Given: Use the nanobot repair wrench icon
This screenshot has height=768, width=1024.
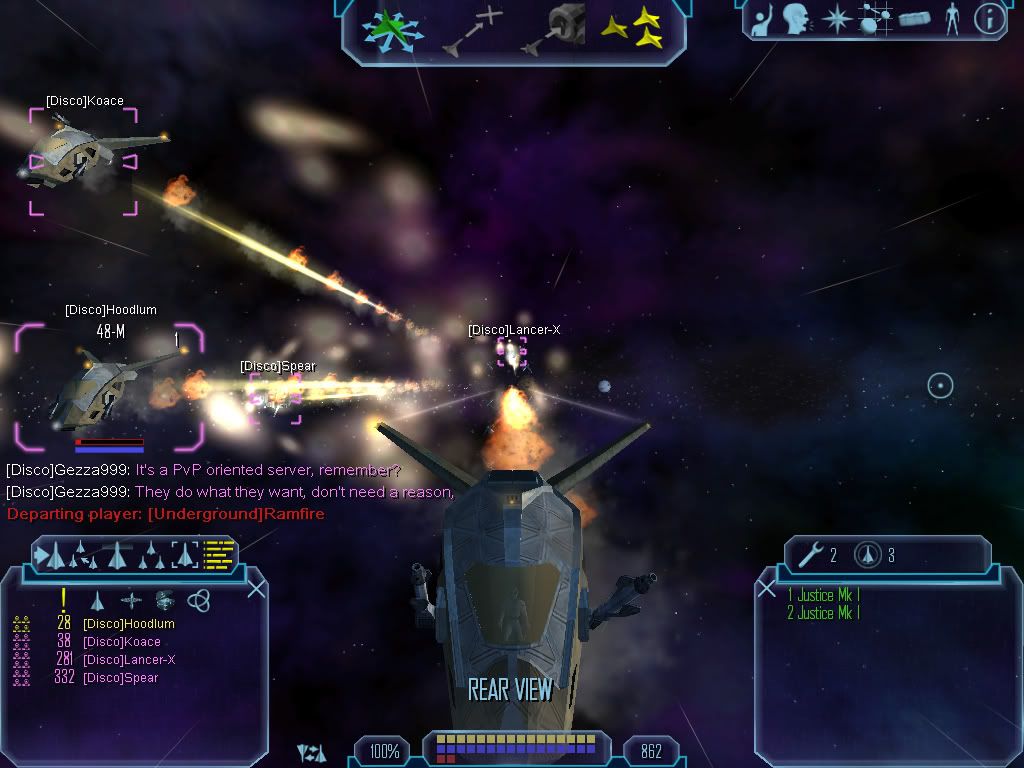Looking at the screenshot, I should click(811, 554).
